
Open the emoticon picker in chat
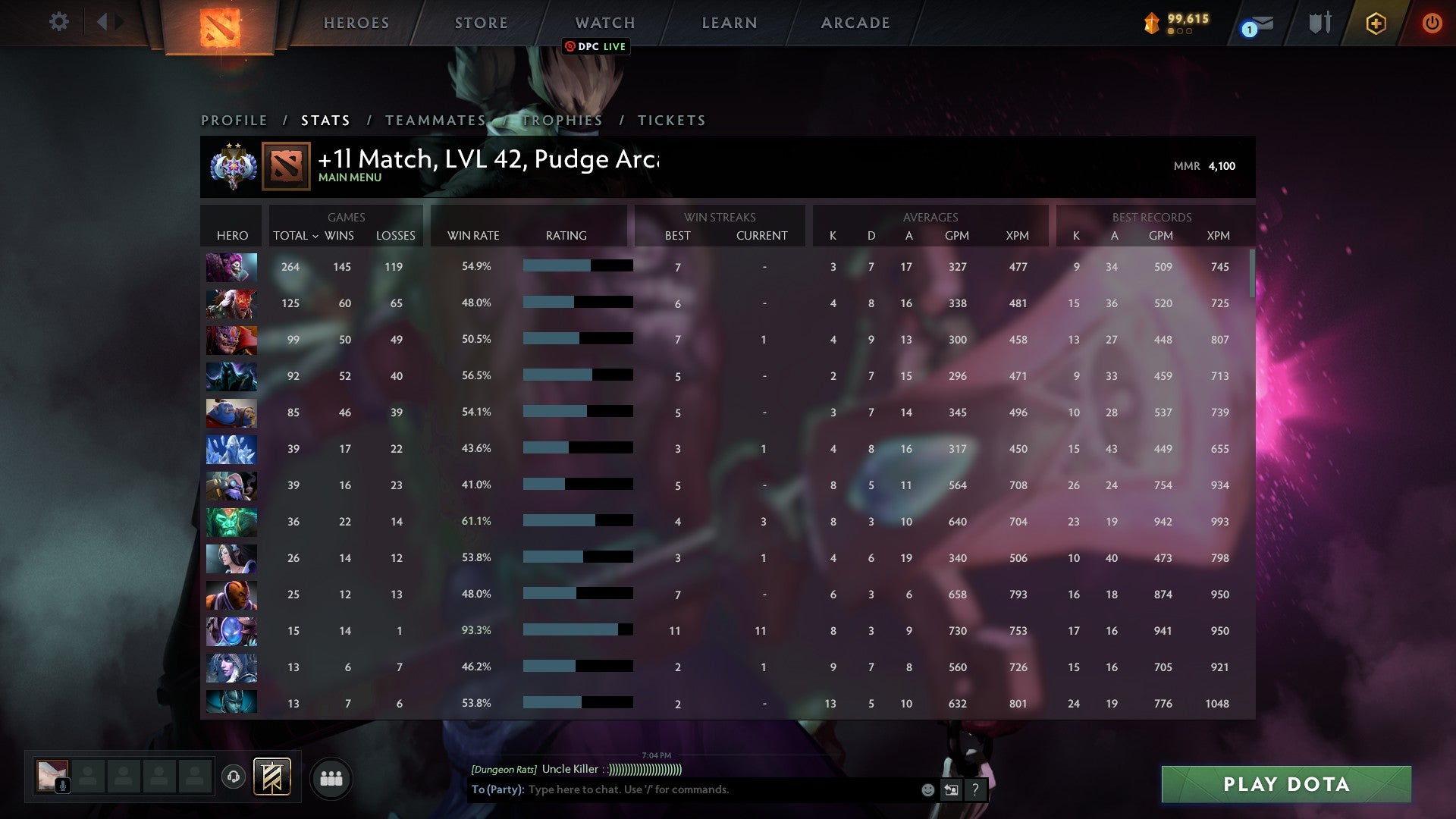tap(927, 789)
